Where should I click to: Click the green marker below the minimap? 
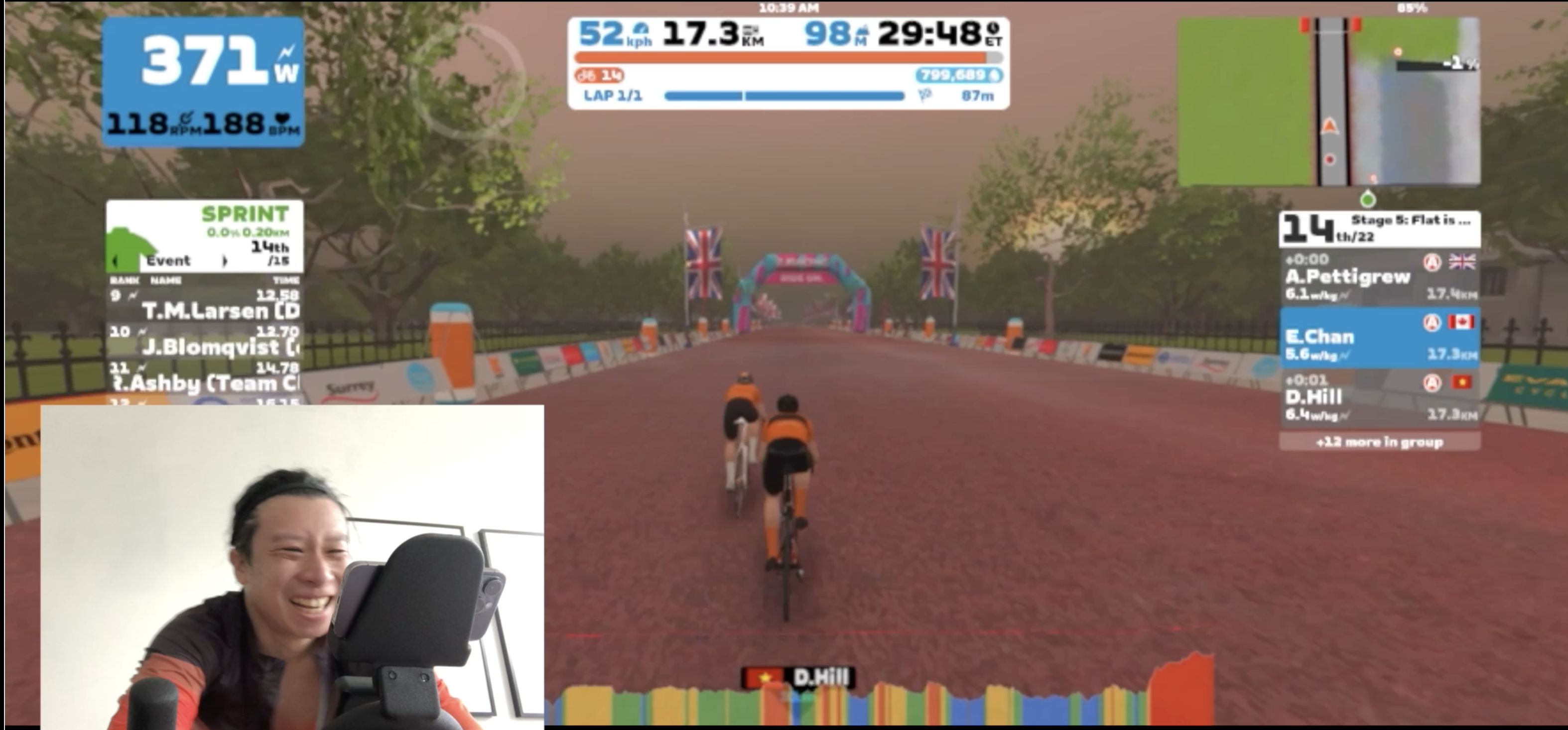[1368, 199]
